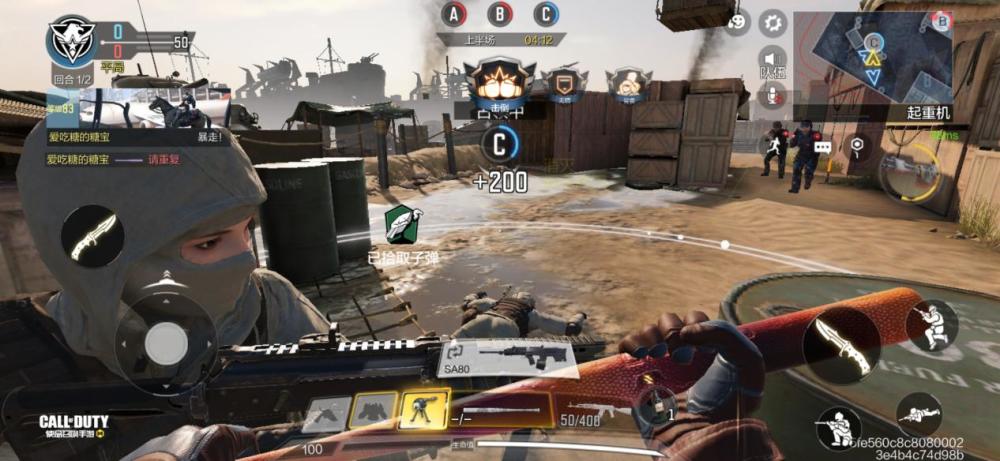Tap the location ping marker button

(x=856, y=146)
